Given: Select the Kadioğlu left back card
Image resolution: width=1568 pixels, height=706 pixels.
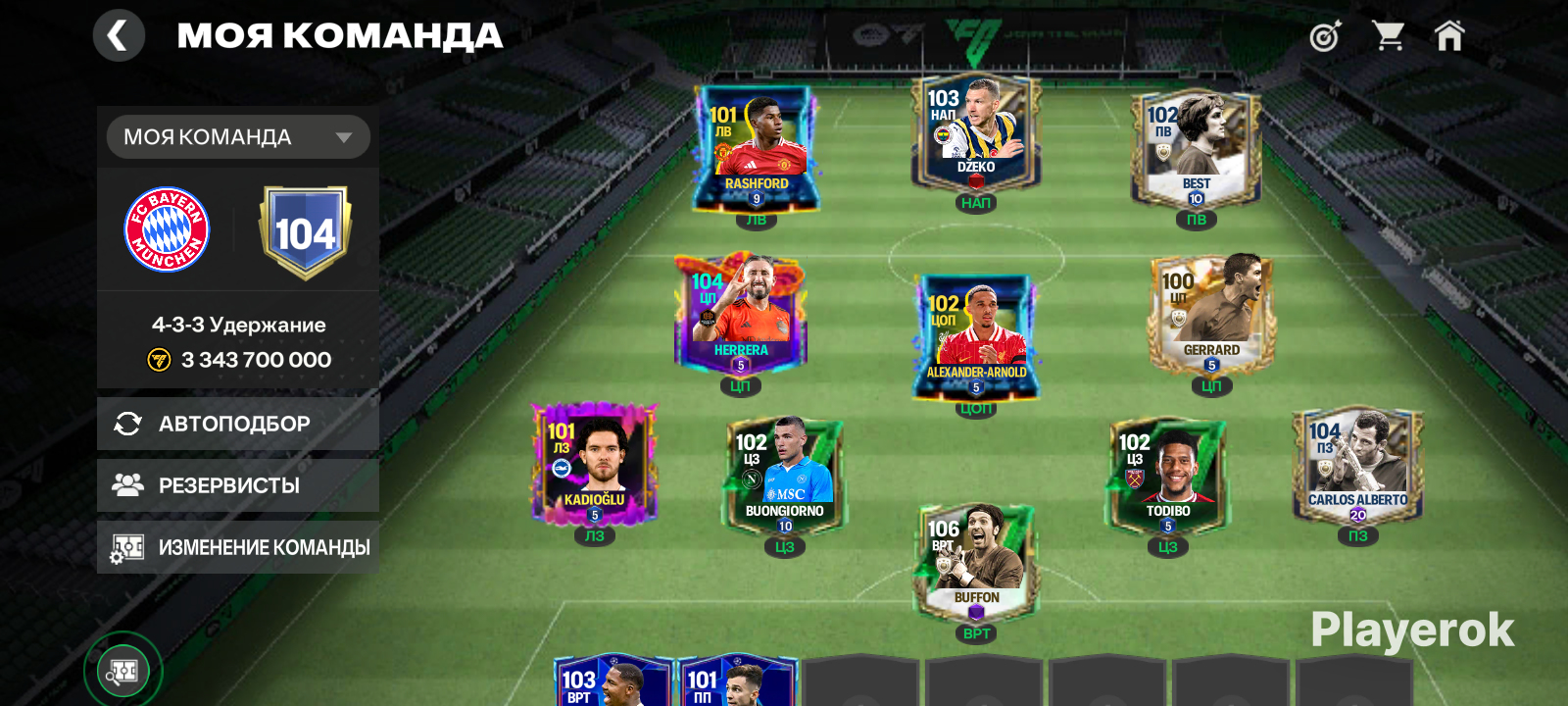Looking at the screenshot, I should click(595, 465).
